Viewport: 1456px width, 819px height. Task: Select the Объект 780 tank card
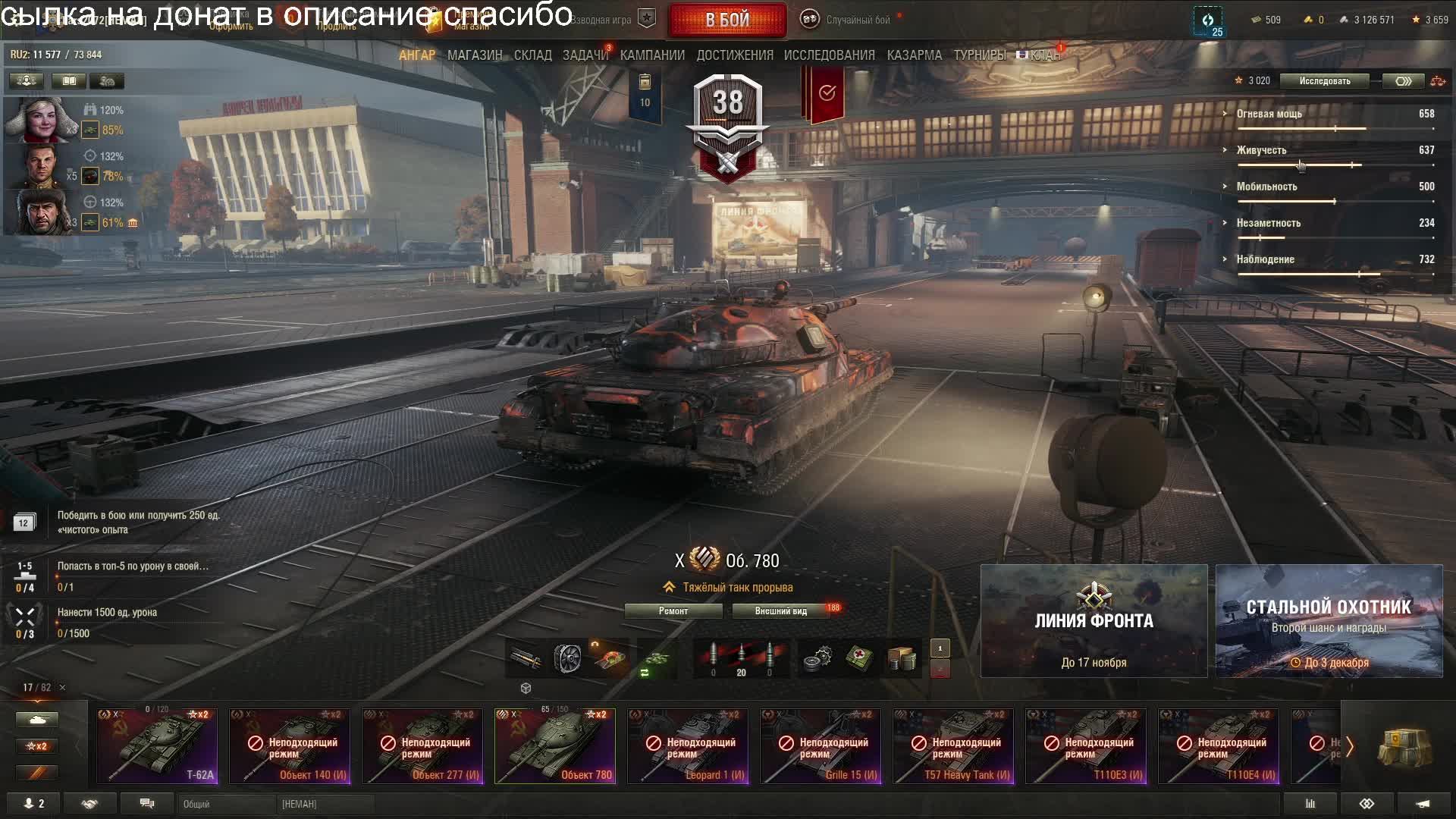pyautogui.click(x=555, y=746)
